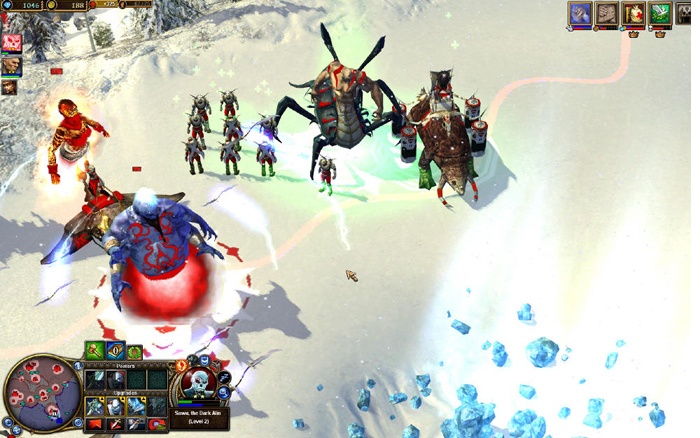Activate the blue clasped hands power icon
Viewport: 700px width, 438px height.
point(580,13)
